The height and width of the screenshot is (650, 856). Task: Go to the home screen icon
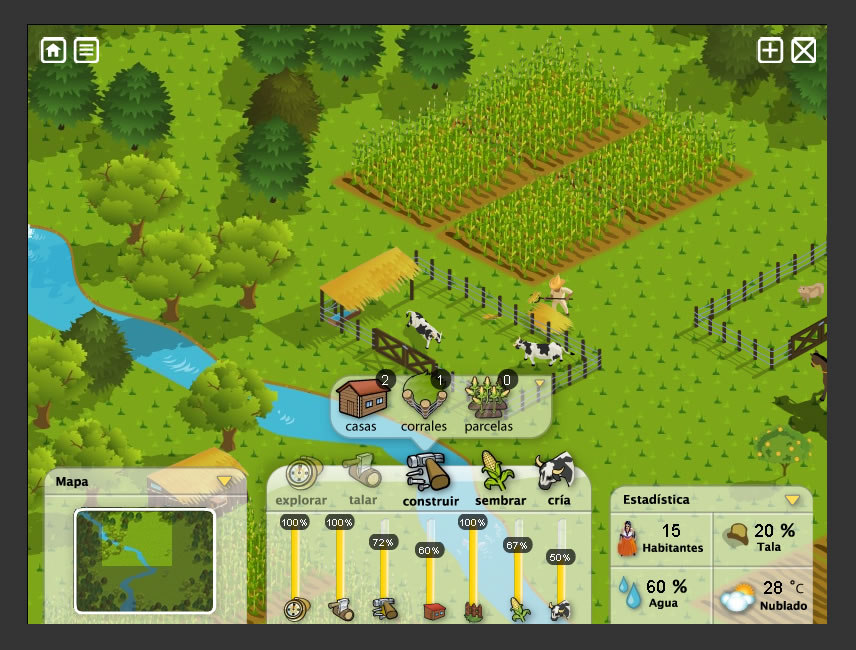pos(53,50)
